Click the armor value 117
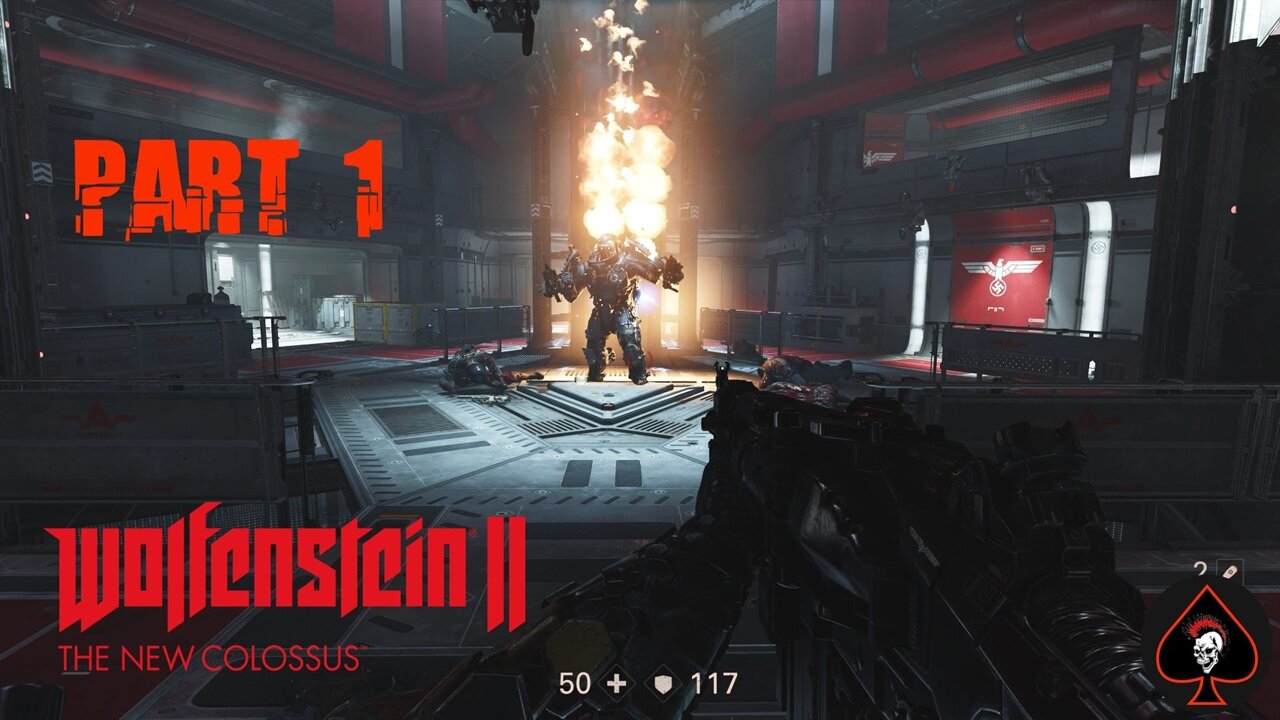This screenshot has width=1280, height=720. (x=715, y=684)
